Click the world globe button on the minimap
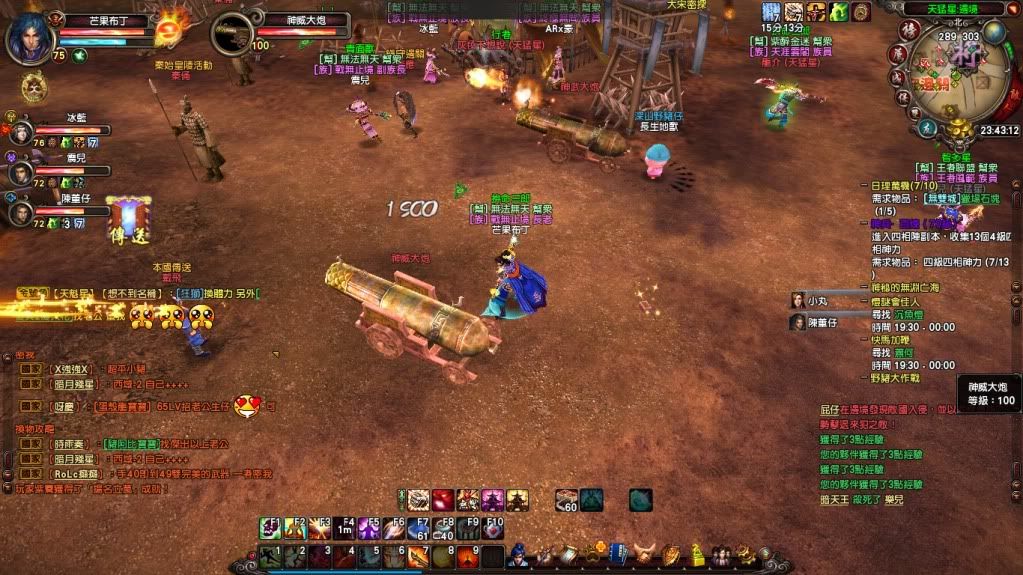 993,32
